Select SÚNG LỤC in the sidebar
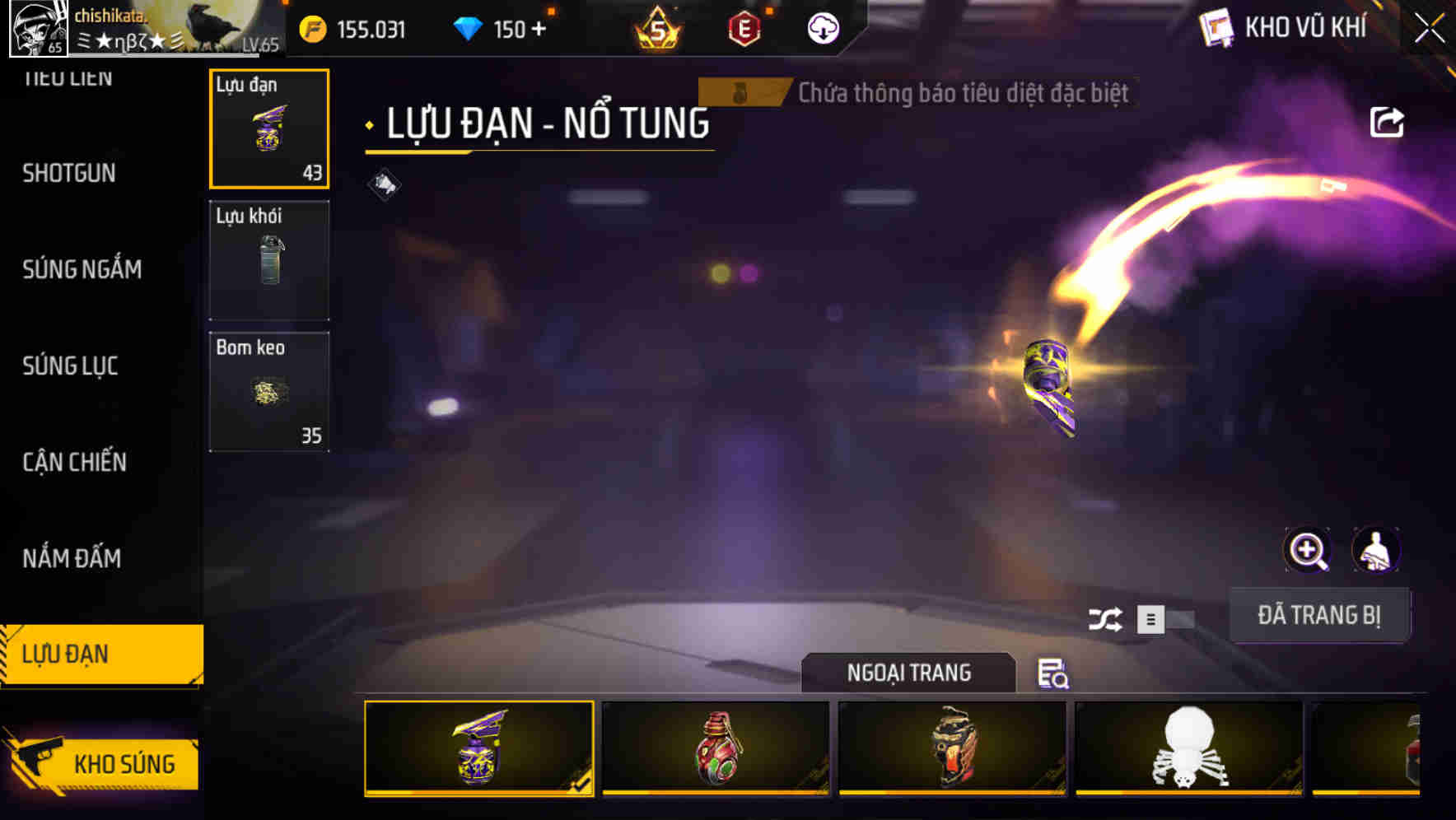 [x=70, y=367]
